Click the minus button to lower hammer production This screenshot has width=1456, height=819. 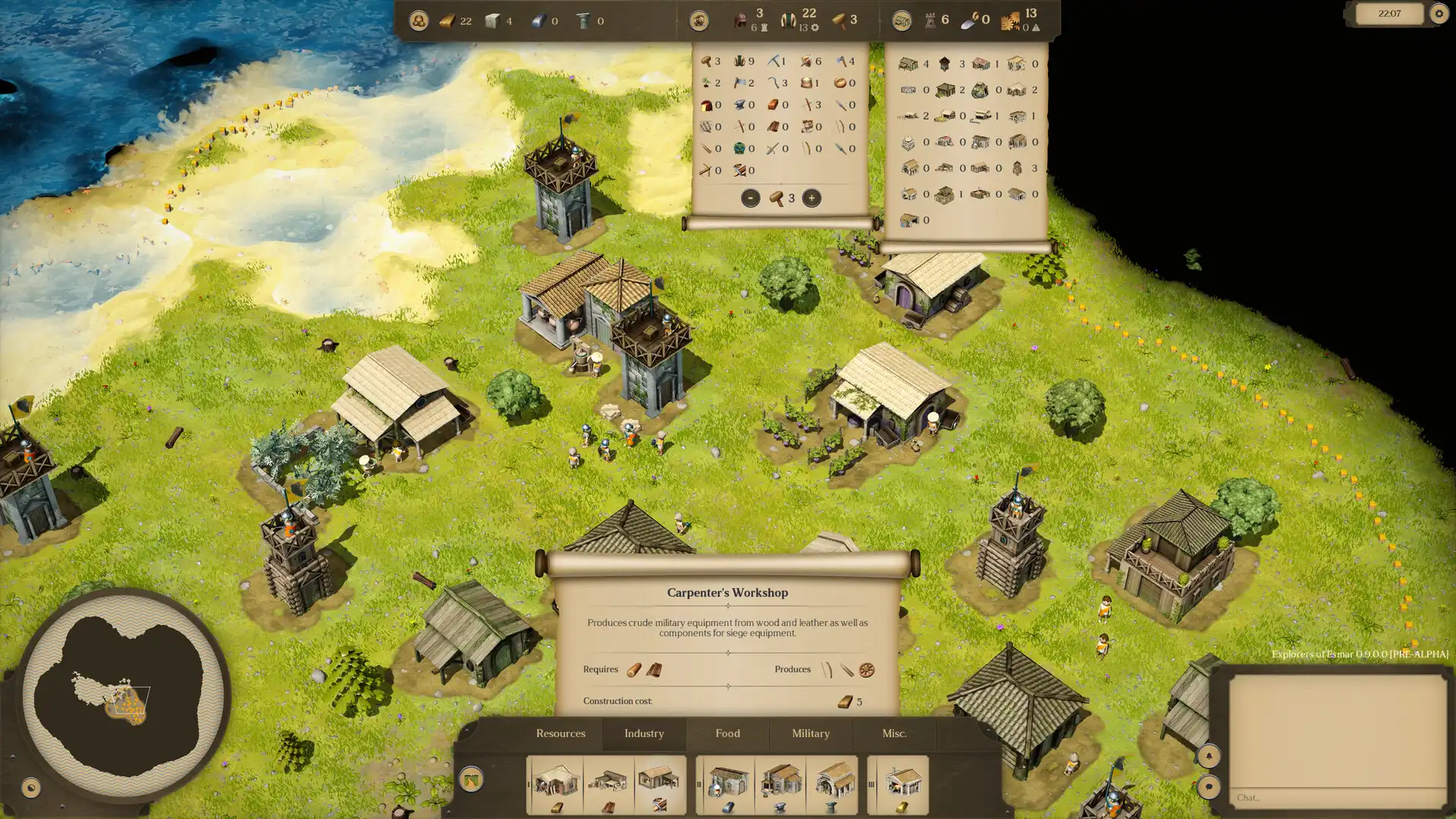point(752,198)
